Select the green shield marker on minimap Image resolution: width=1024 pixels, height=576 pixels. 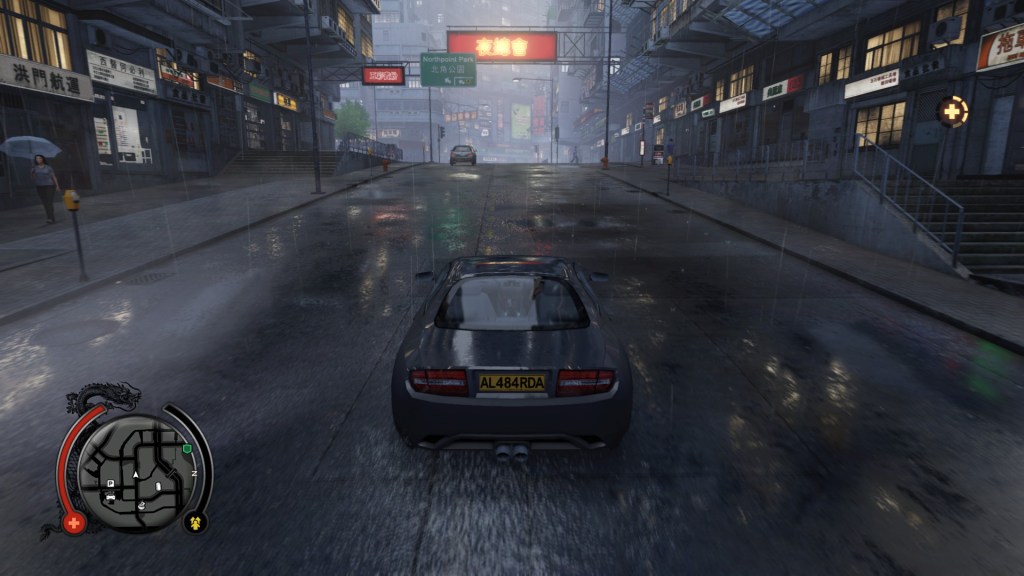pos(187,449)
